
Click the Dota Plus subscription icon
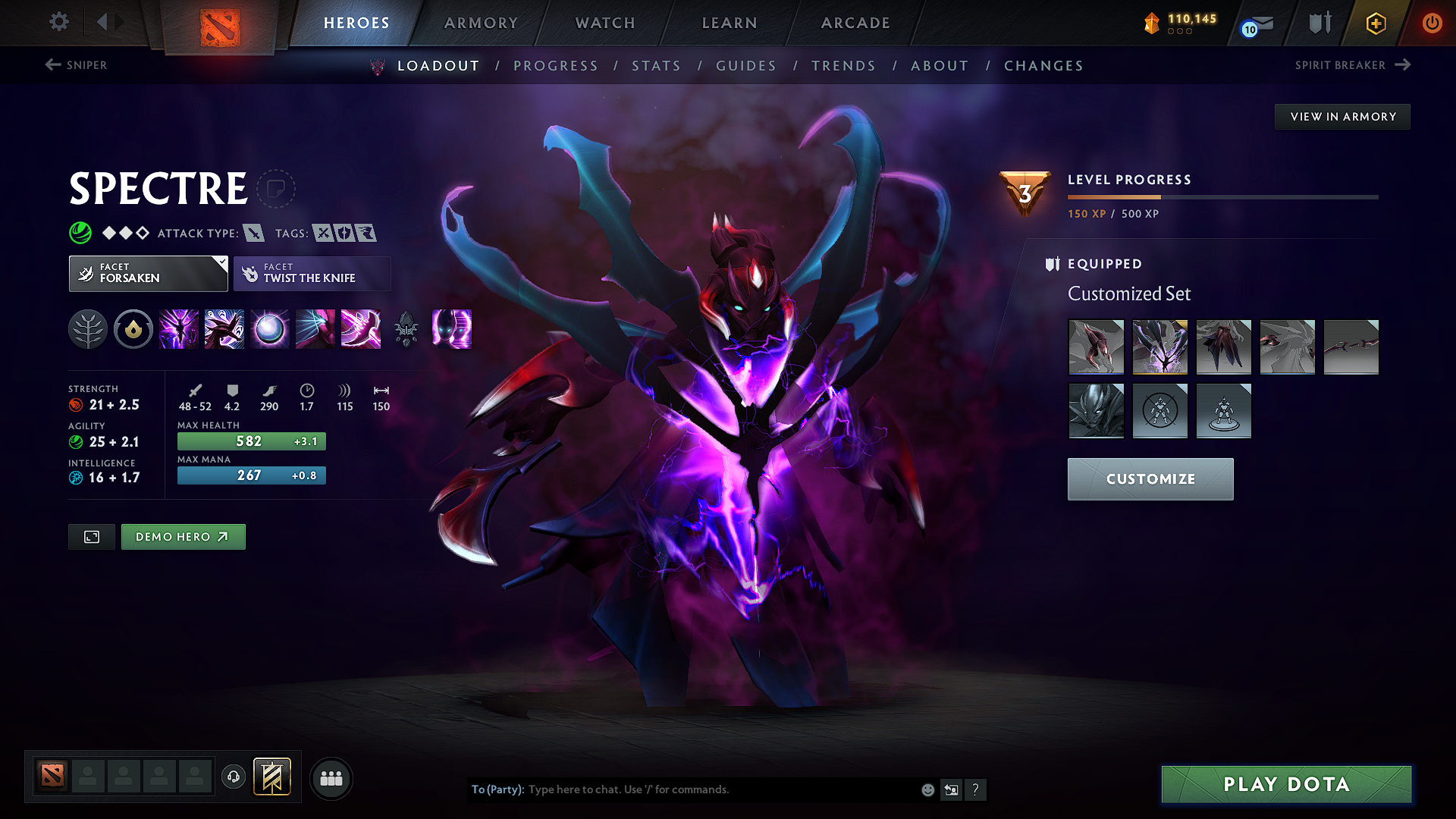[x=1375, y=23]
